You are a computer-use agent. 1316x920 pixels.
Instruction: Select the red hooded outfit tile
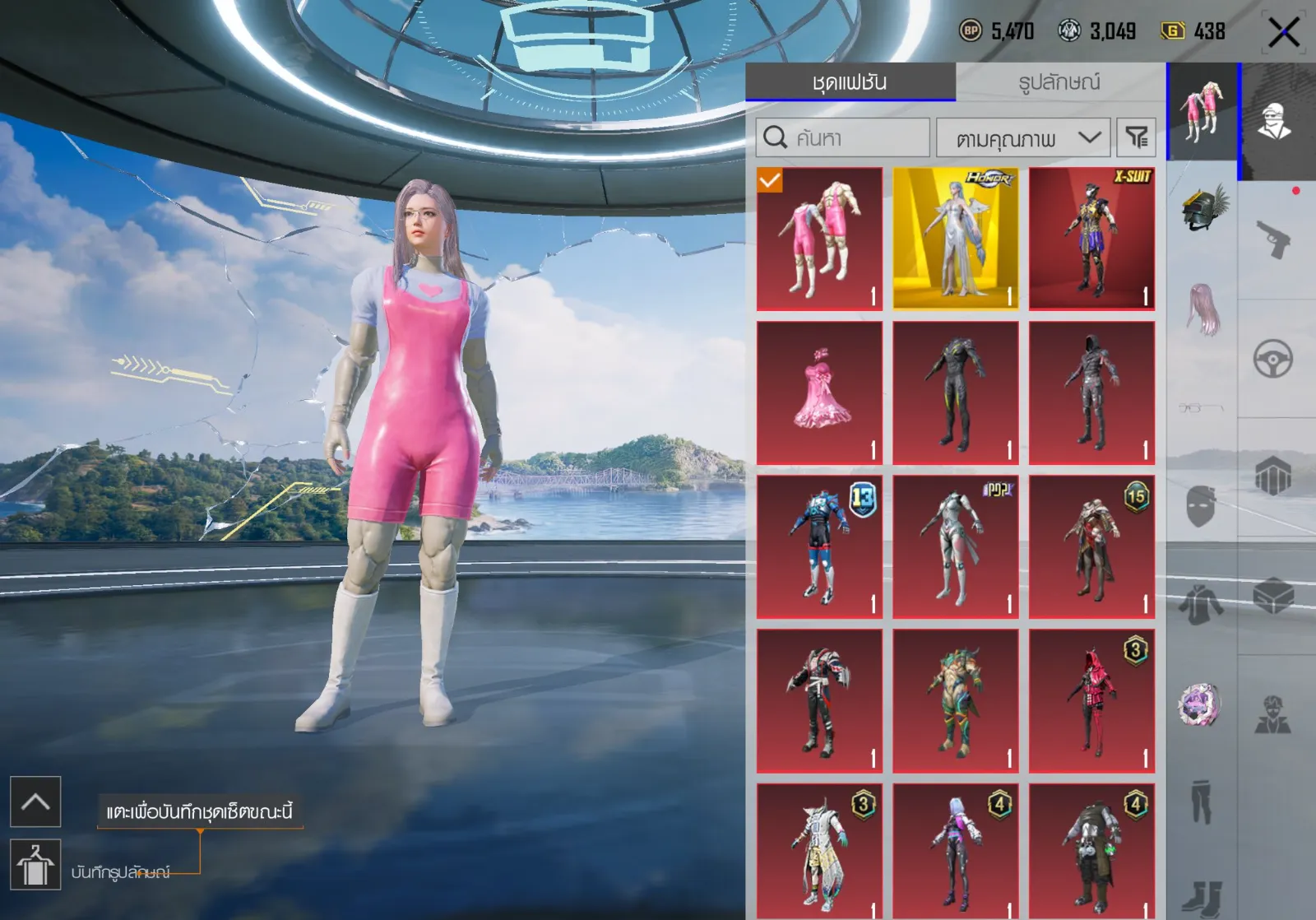[1091, 701]
